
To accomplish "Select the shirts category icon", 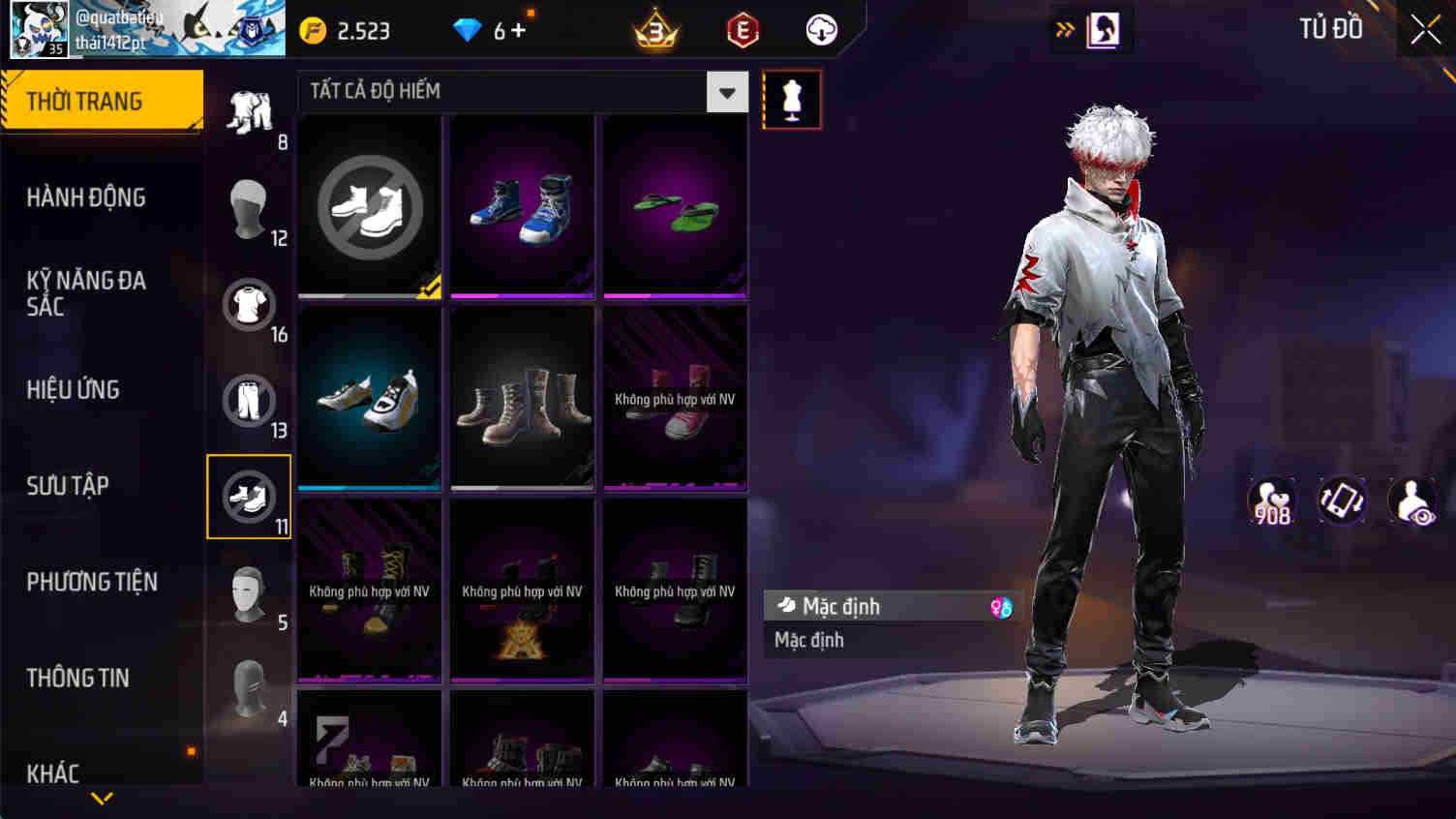I will 250,305.
